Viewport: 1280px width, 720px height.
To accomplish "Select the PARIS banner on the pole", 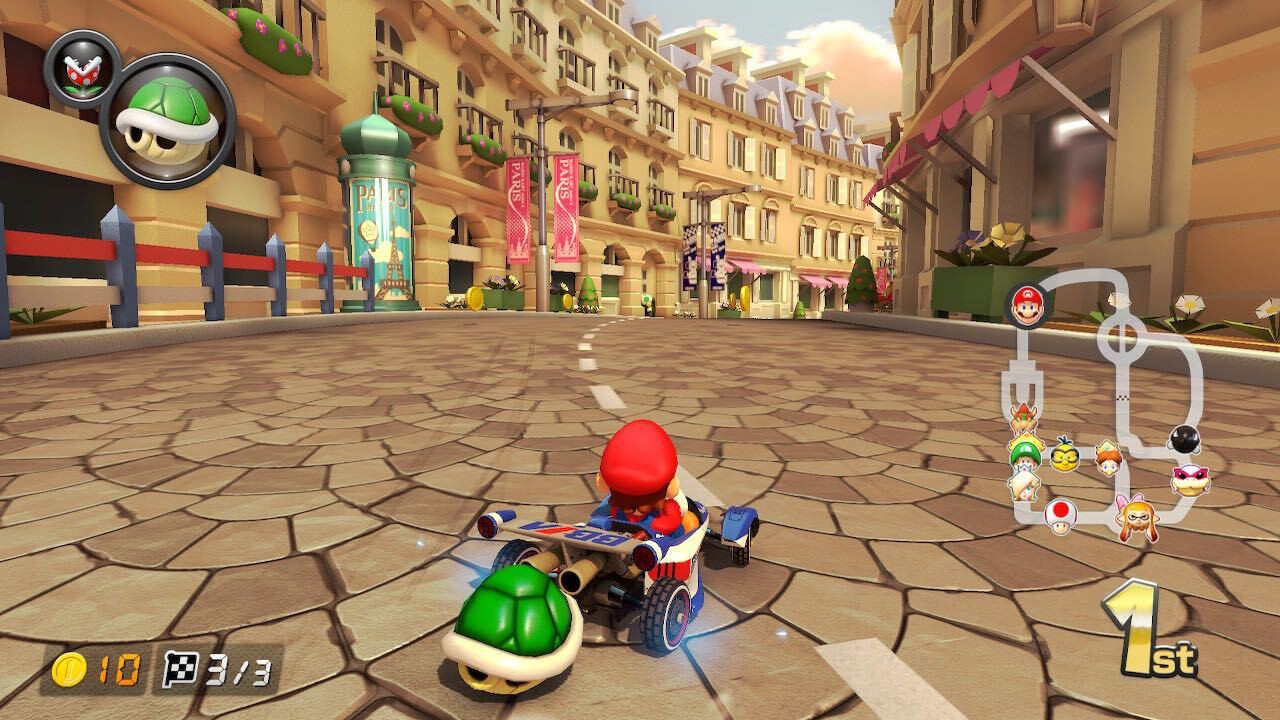I will coord(520,190).
